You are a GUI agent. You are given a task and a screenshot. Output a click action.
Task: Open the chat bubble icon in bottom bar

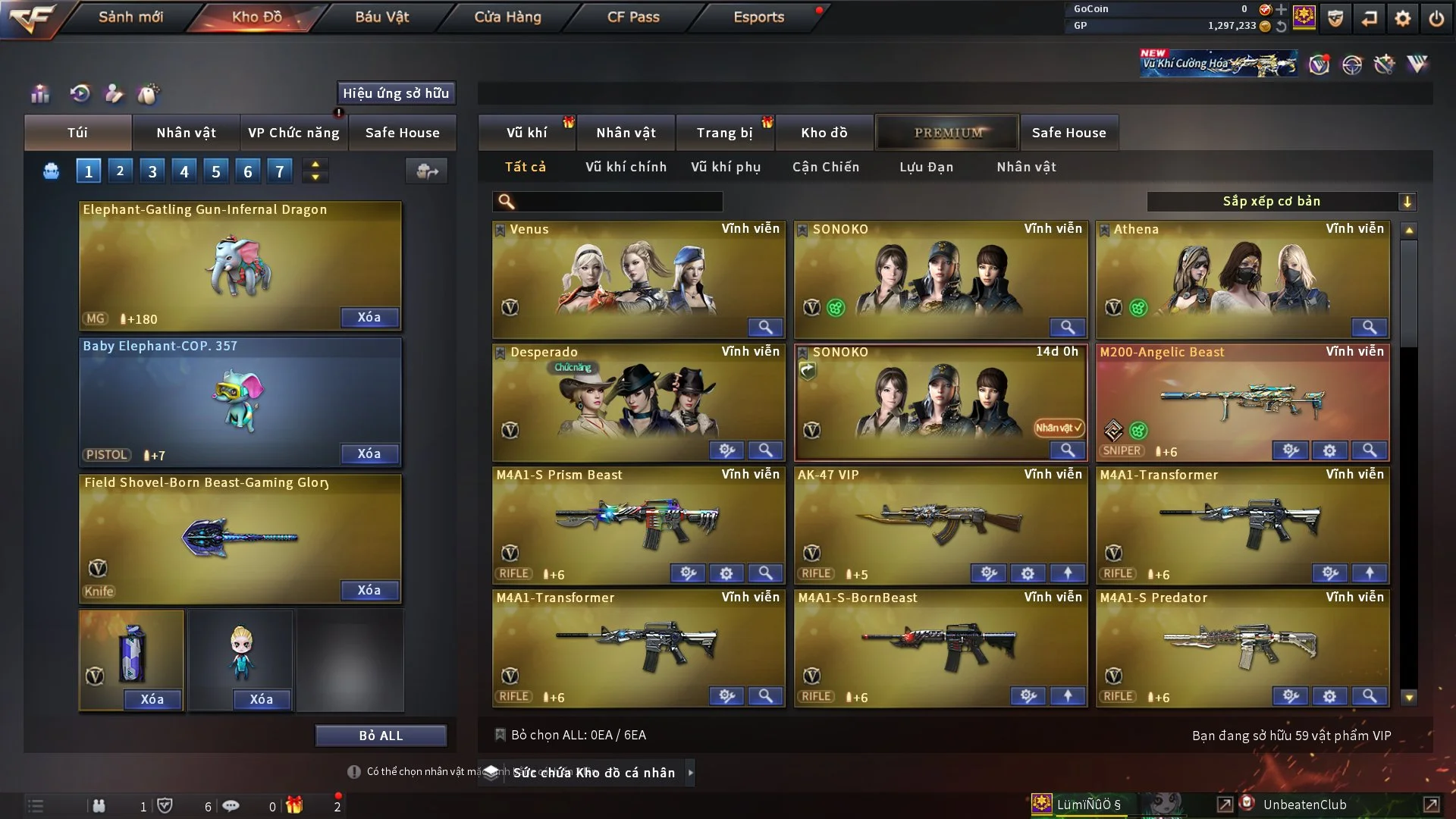pyautogui.click(x=231, y=805)
